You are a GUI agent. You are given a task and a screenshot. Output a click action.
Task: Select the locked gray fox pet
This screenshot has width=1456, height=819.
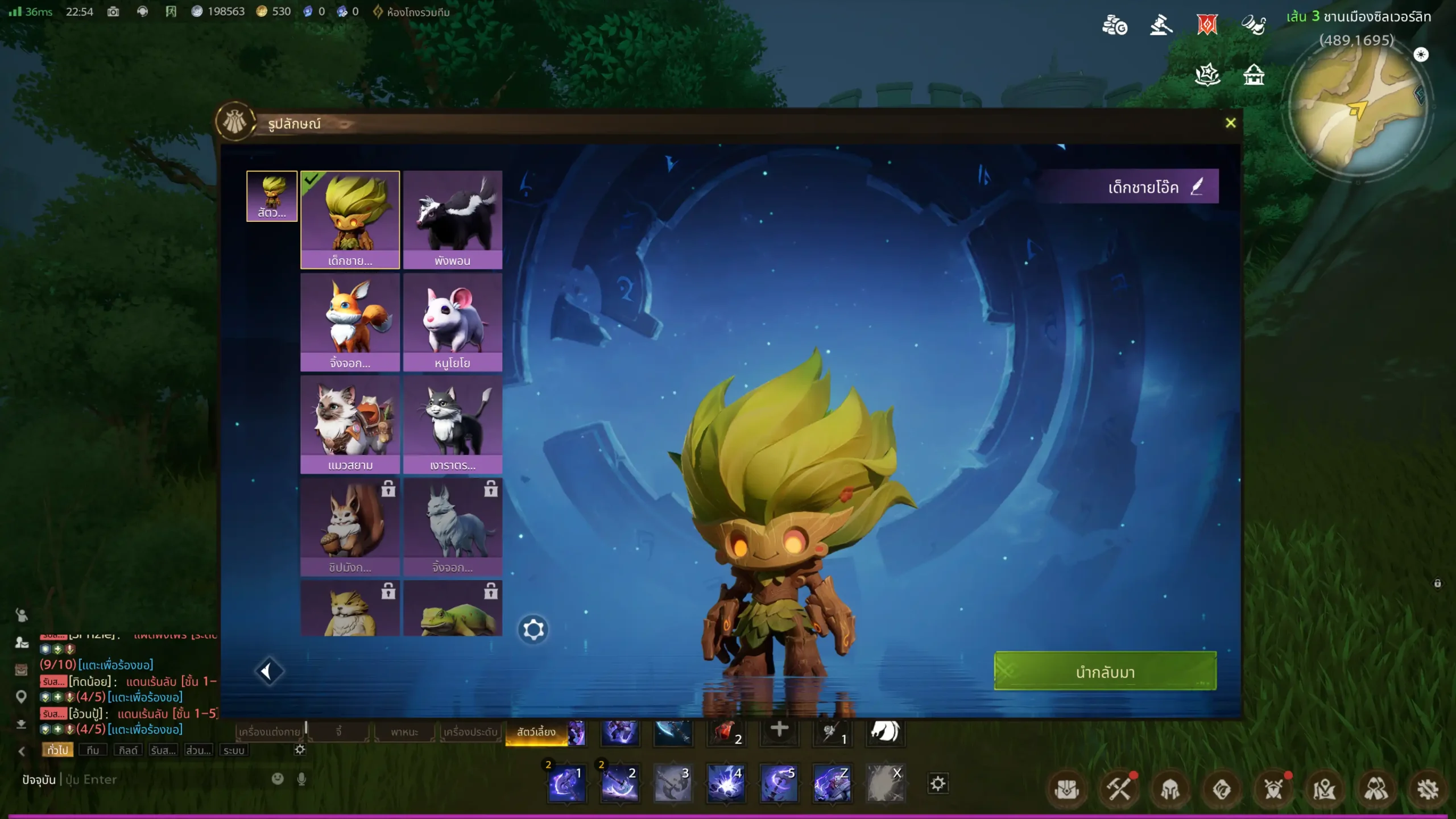(x=452, y=526)
